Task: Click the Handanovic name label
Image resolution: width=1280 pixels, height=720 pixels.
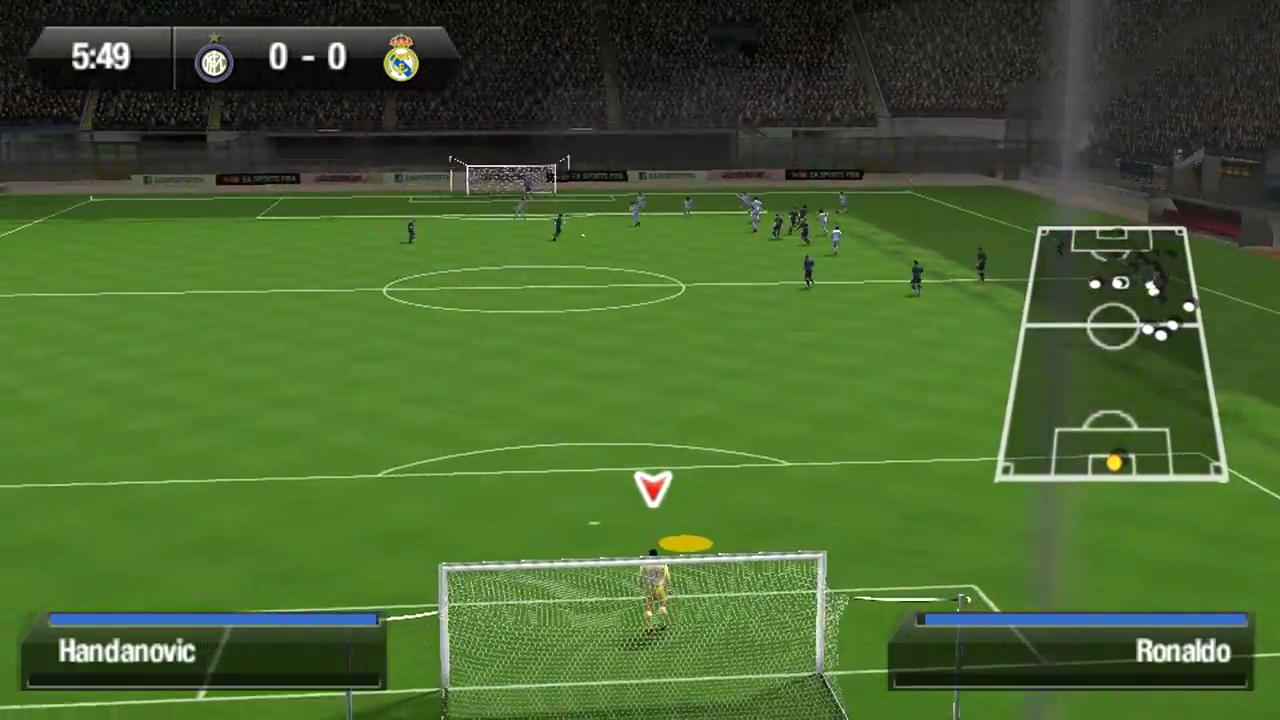Action: coord(127,652)
